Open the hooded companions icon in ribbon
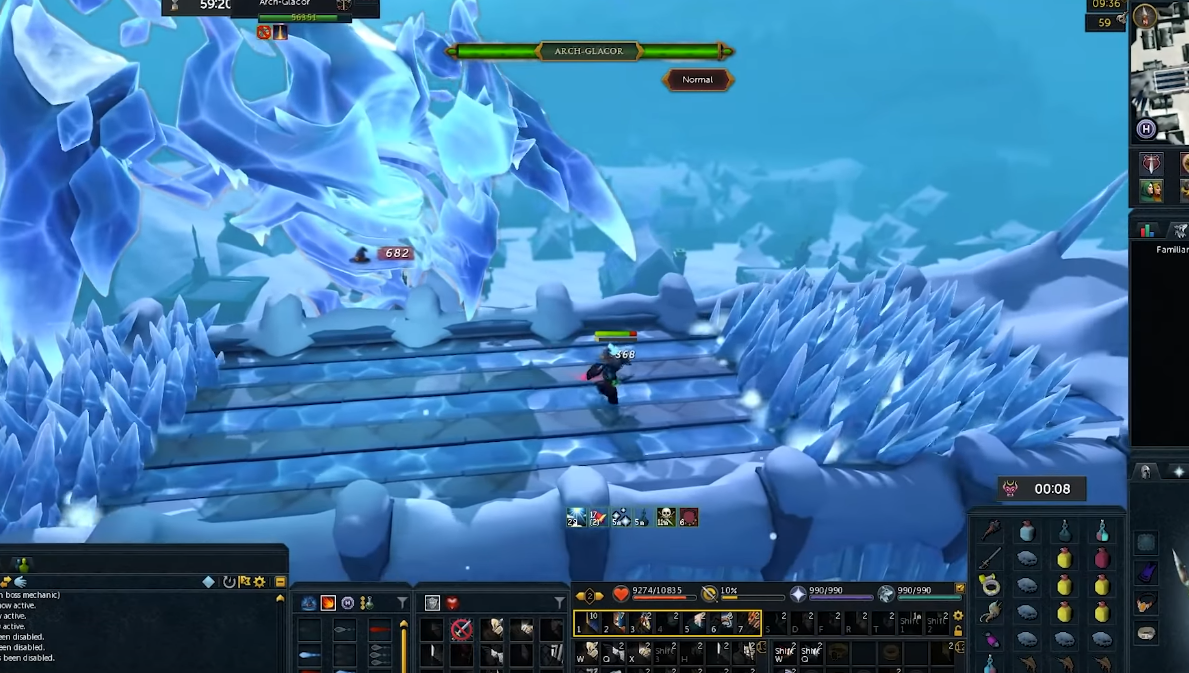1189x673 pixels. (1151, 190)
